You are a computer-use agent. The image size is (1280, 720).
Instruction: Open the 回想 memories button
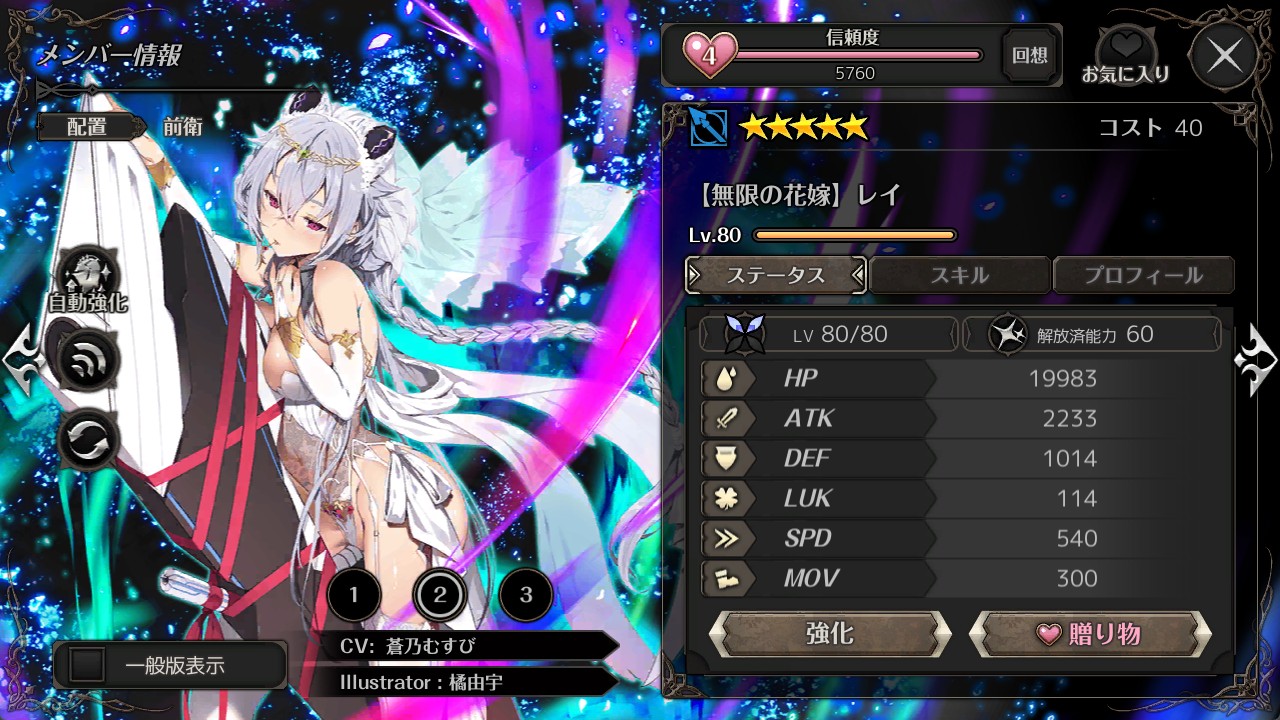pyautogui.click(x=1030, y=56)
